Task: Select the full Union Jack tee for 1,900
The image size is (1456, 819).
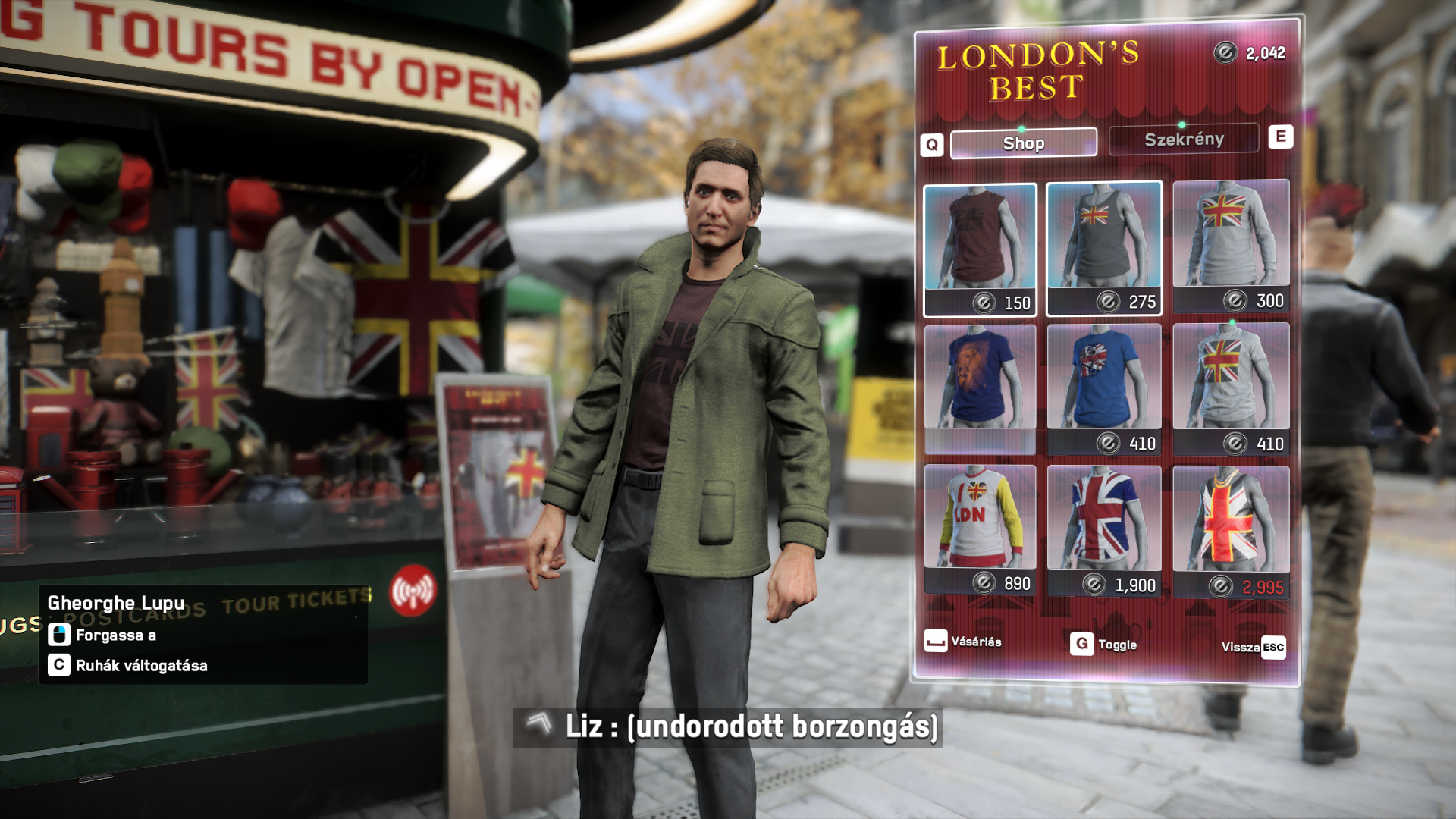Action: coord(1103,529)
